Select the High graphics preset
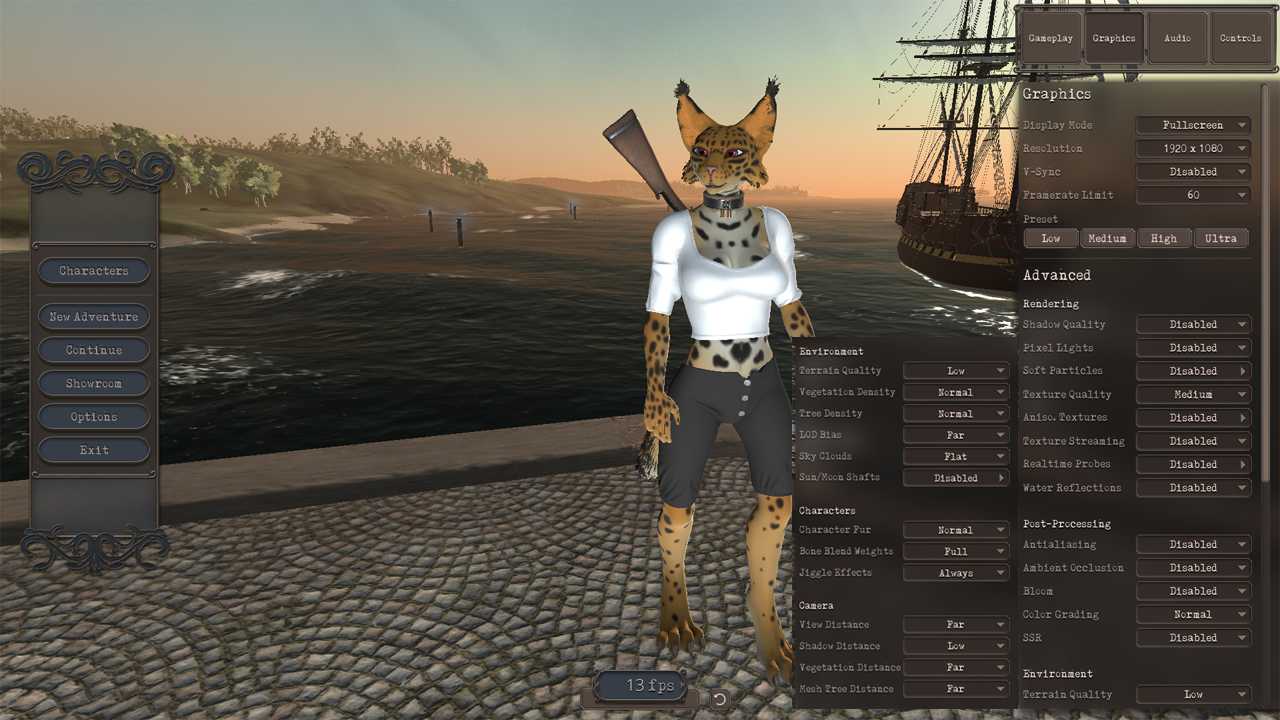Viewport: 1280px width, 720px height. [x=1164, y=238]
